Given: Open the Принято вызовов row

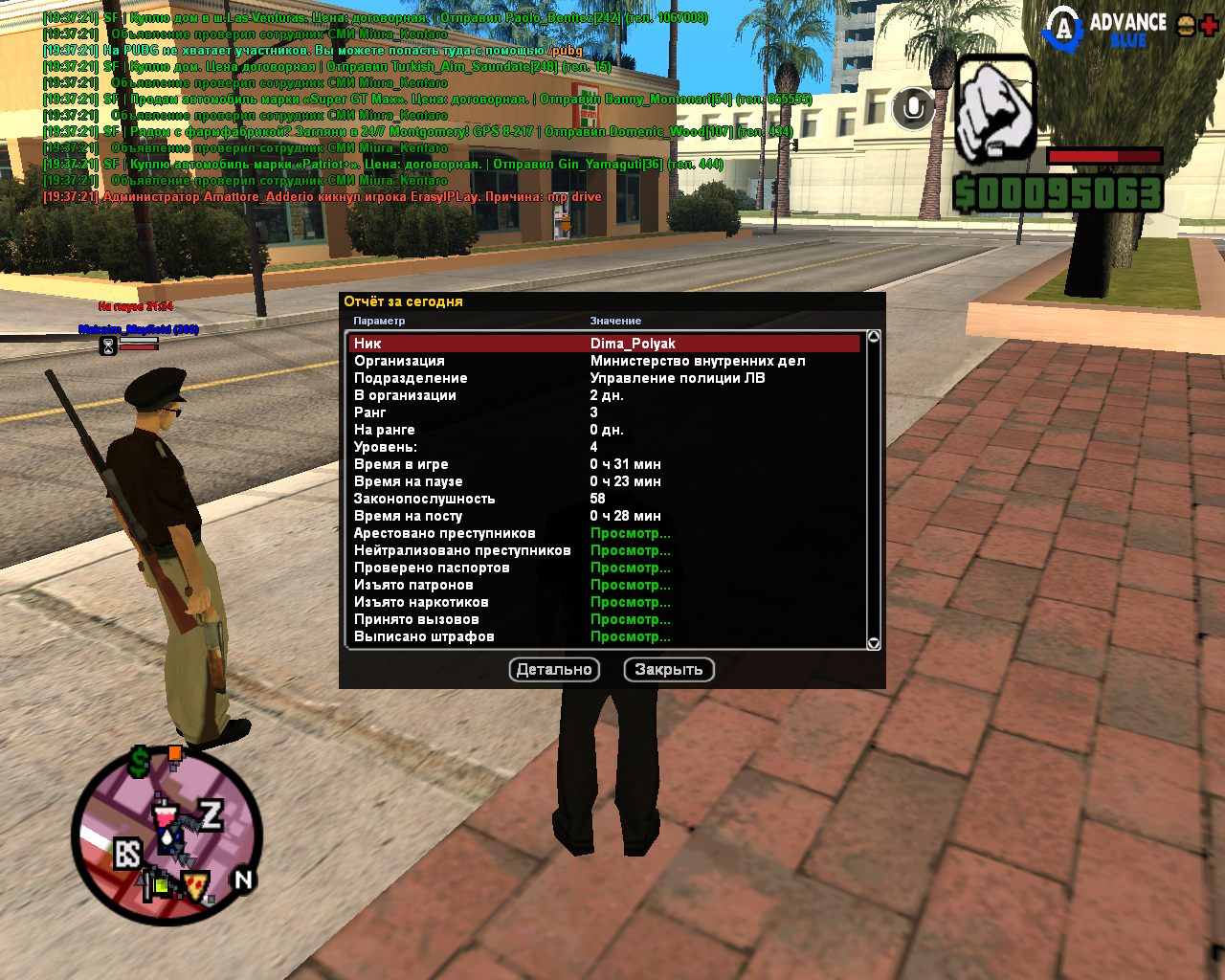Looking at the screenshot, I should click(x=630, y=619).
